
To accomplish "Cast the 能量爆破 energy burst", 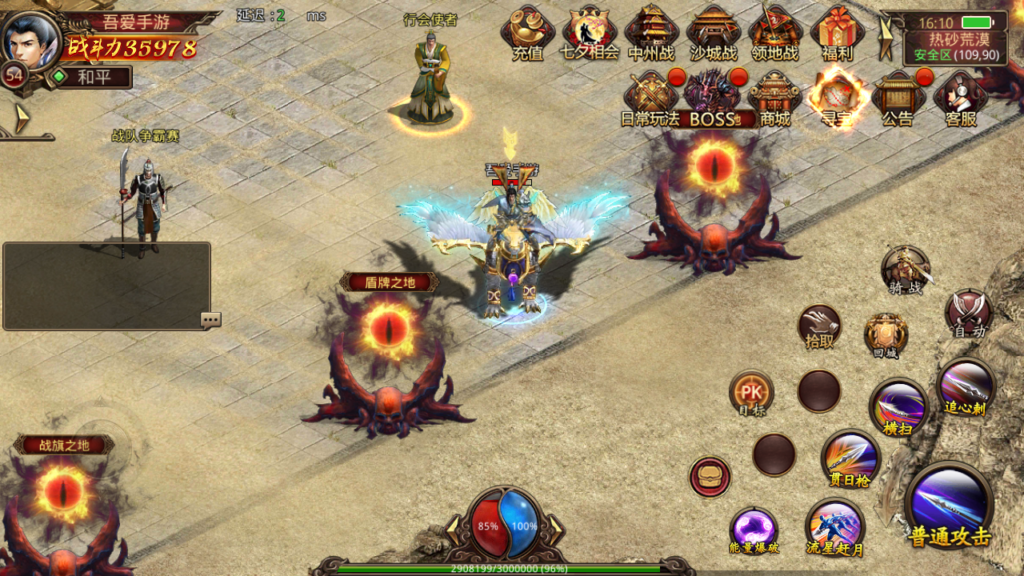I will (754, 531).
